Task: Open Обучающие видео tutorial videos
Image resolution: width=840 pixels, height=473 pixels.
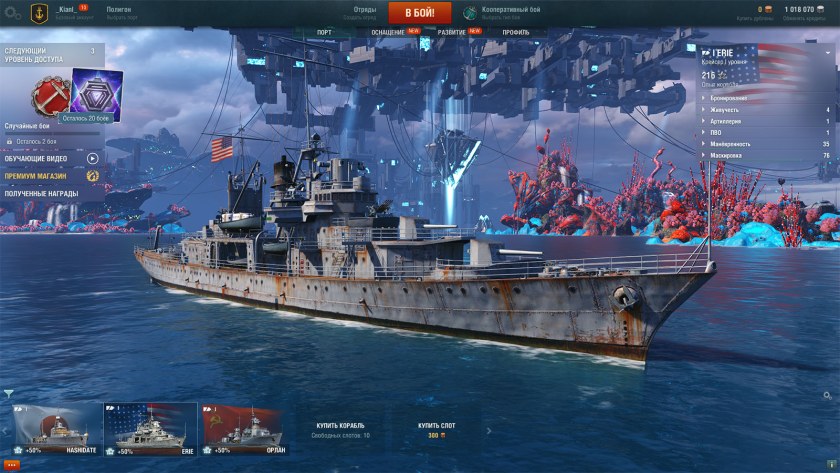Action: [x=50, y=158]
